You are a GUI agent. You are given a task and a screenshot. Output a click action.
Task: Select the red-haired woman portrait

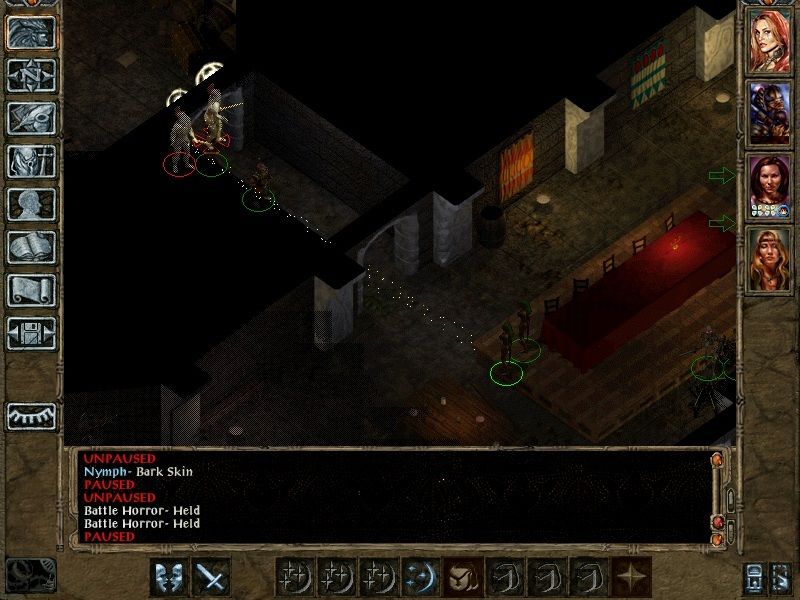pos(769,40)
